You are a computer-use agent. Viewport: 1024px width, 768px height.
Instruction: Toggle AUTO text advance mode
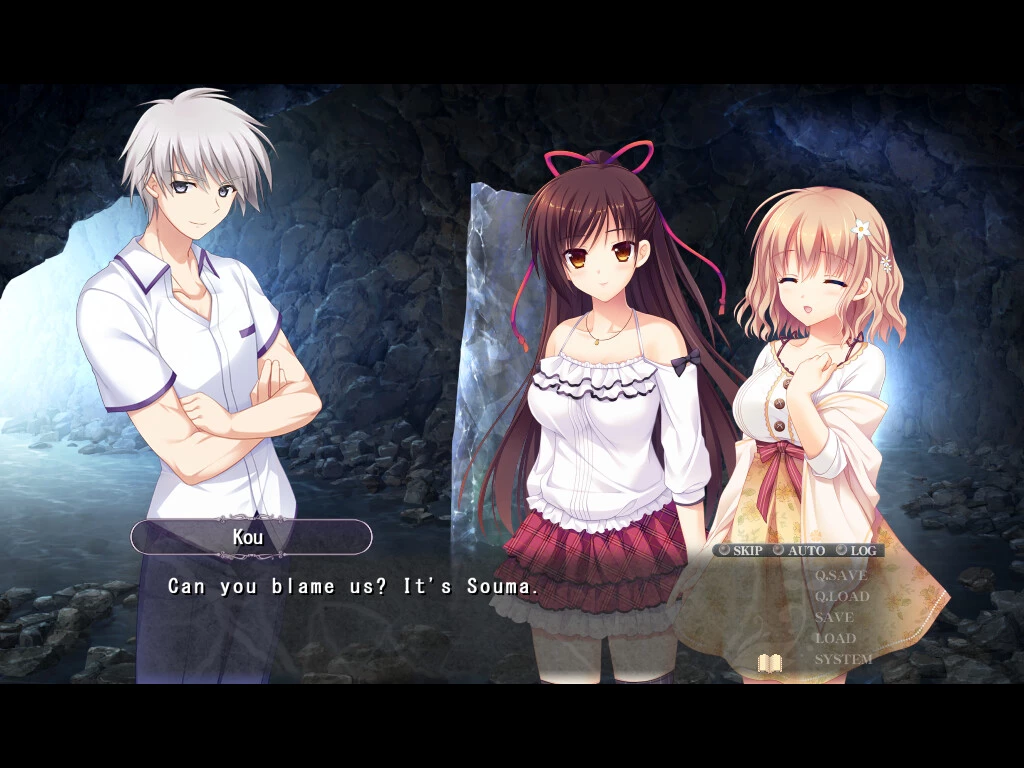coord(799,550)
